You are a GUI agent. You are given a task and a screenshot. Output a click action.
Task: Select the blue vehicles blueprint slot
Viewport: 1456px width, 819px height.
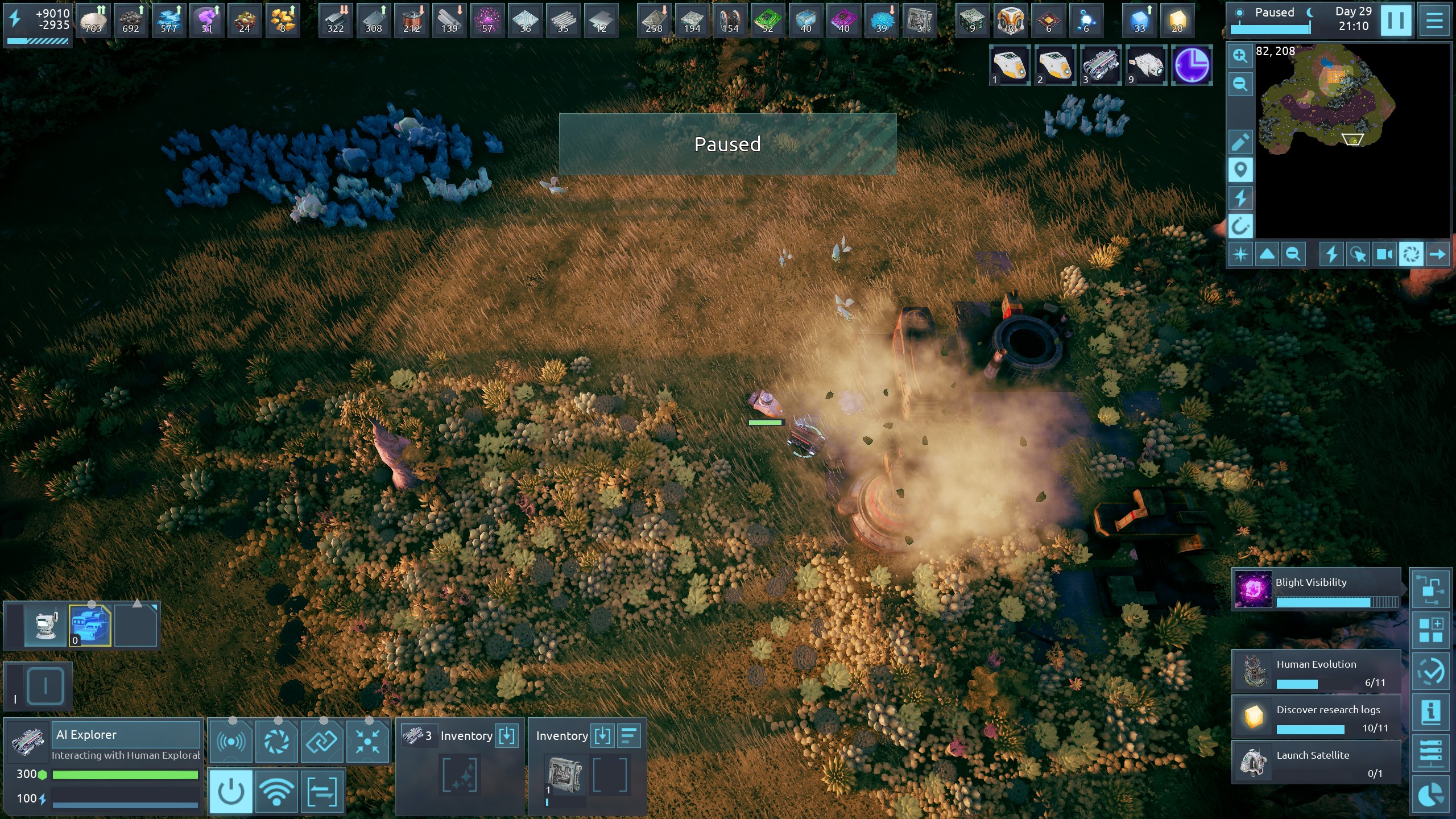(90, 624)
